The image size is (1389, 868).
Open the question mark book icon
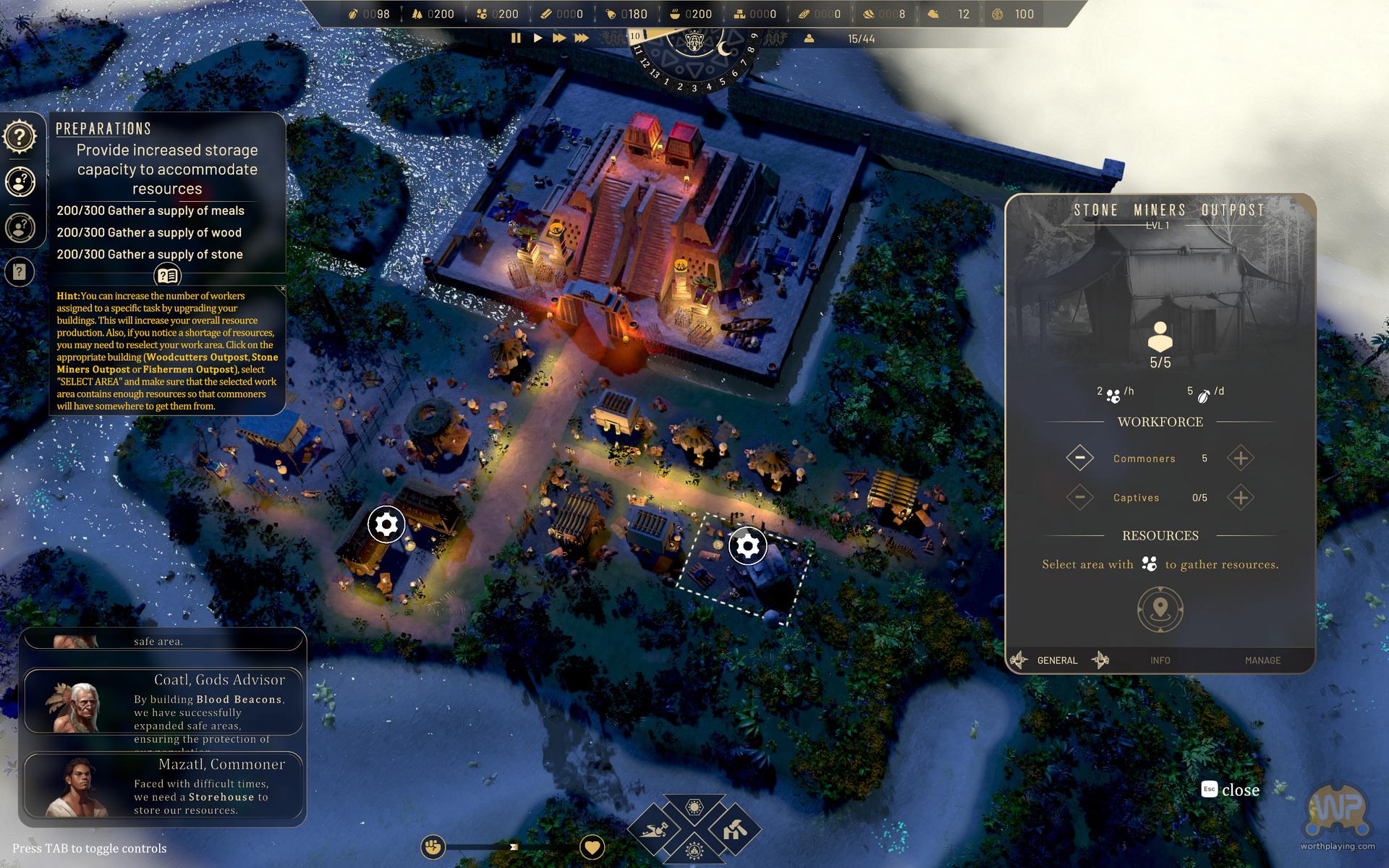20,272
